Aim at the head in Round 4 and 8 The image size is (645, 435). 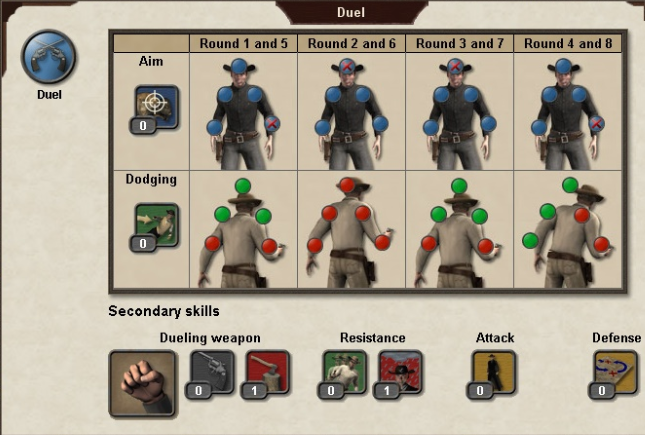(x=564, y=68)
